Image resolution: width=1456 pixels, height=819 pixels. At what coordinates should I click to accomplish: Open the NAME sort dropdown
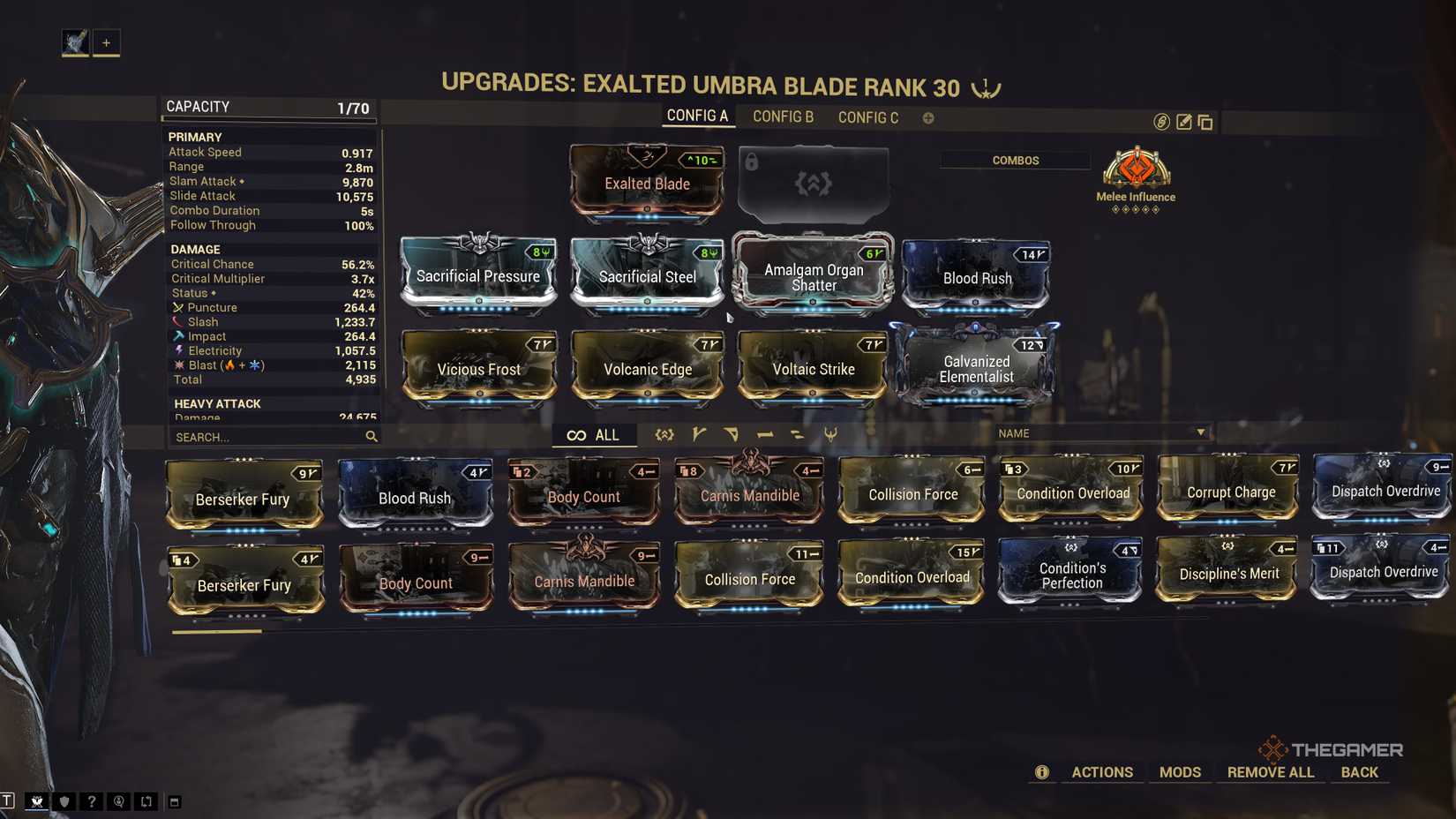(x=1103, y=433)
